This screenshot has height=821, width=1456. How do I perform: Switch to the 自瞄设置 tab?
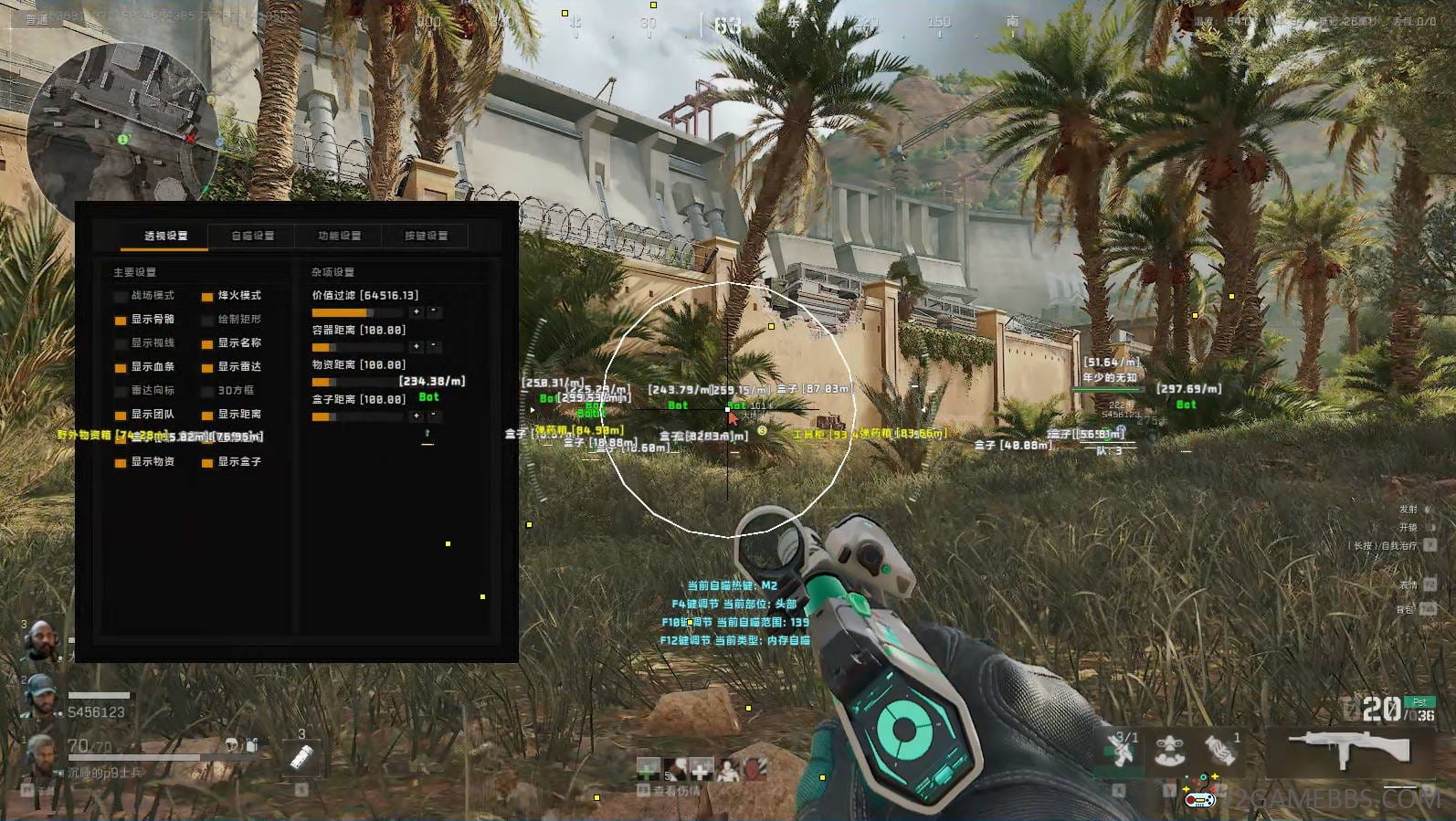(252, 236)
